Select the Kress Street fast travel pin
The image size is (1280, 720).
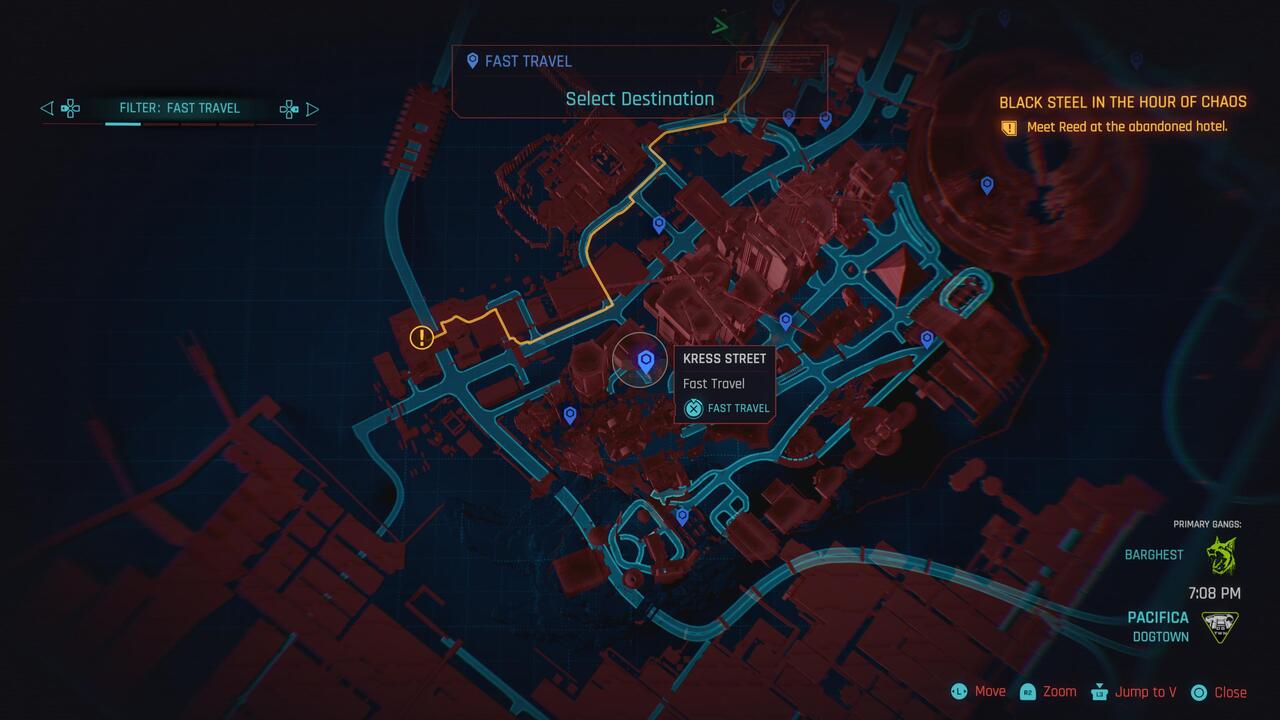pos(641,361)
